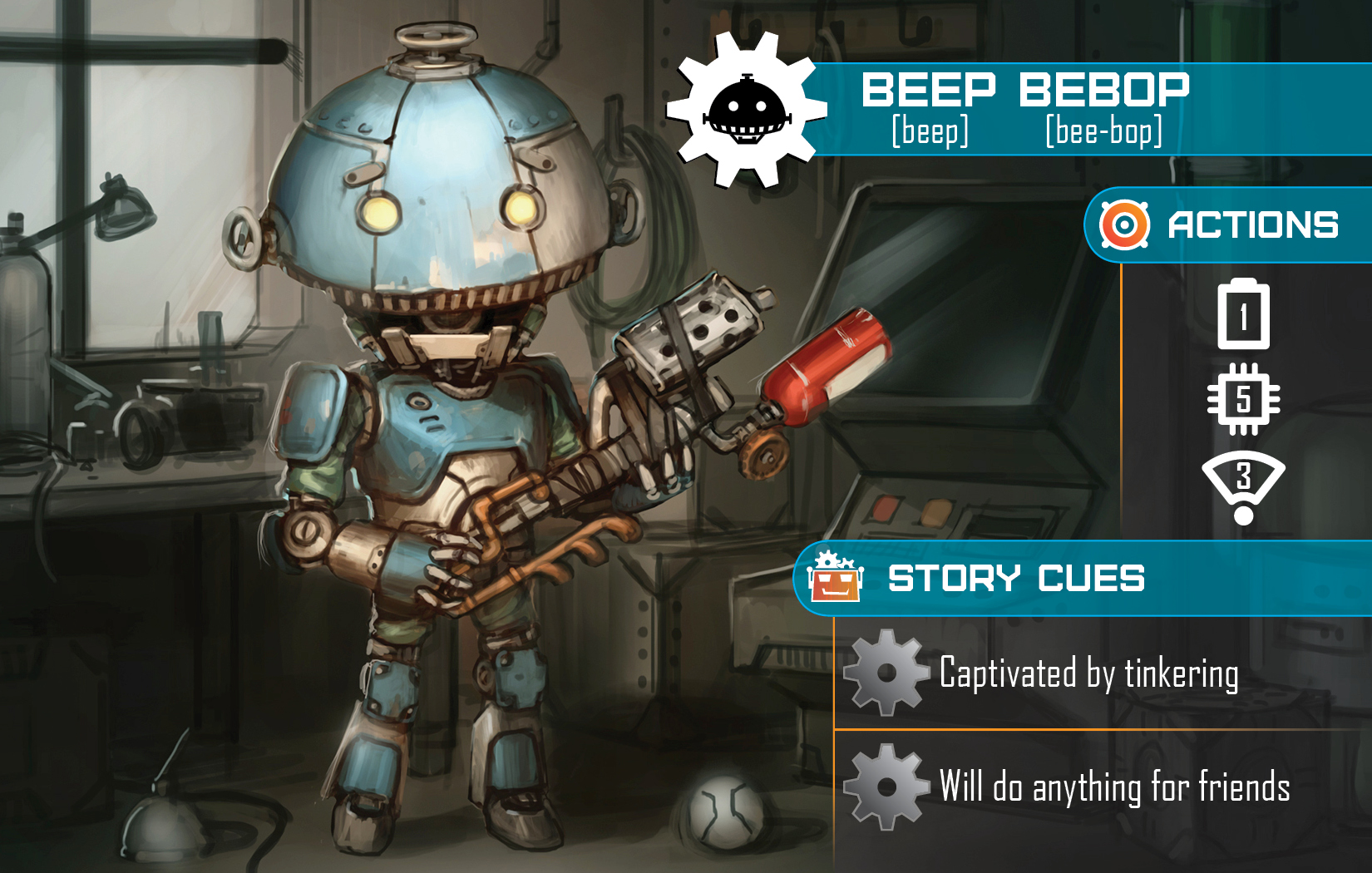Viewport: 1372px width, 873px height.
Task: Select the "Captivated by tinkering" story cue
Action: coord(1088,673)
